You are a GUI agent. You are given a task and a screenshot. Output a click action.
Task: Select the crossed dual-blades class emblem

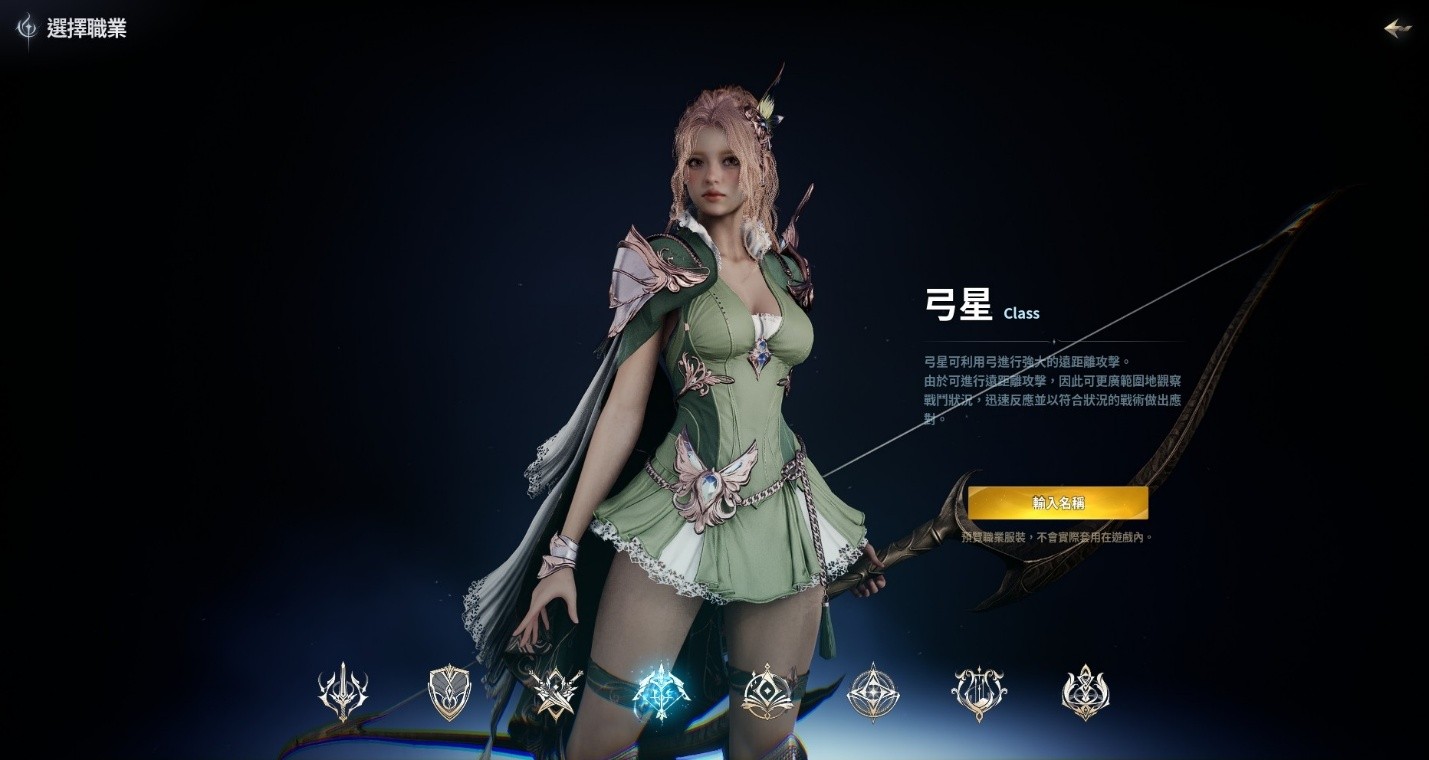point(555,690)
